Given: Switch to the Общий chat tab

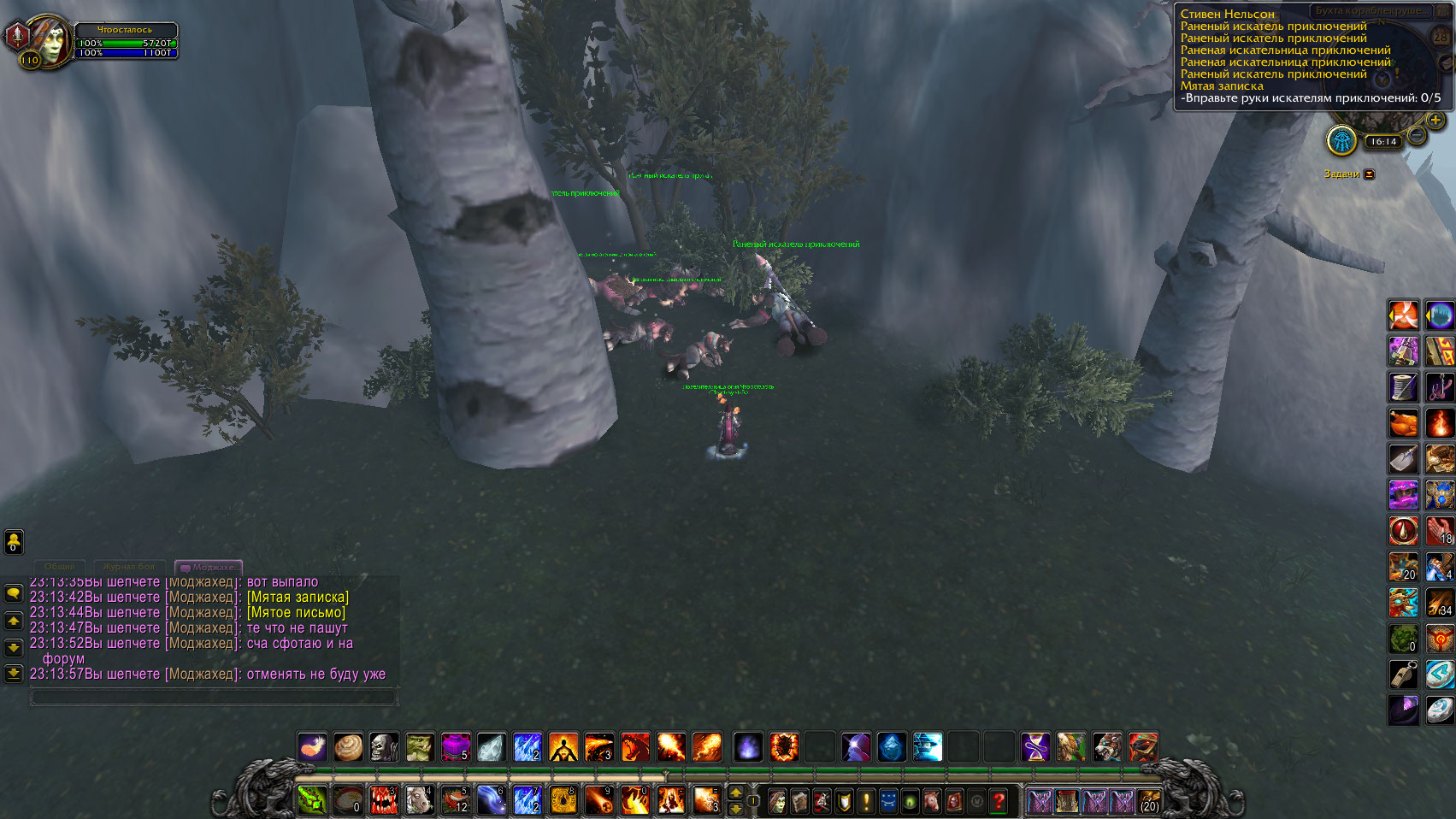Looking at the screenshot, I should pos(59,567).
